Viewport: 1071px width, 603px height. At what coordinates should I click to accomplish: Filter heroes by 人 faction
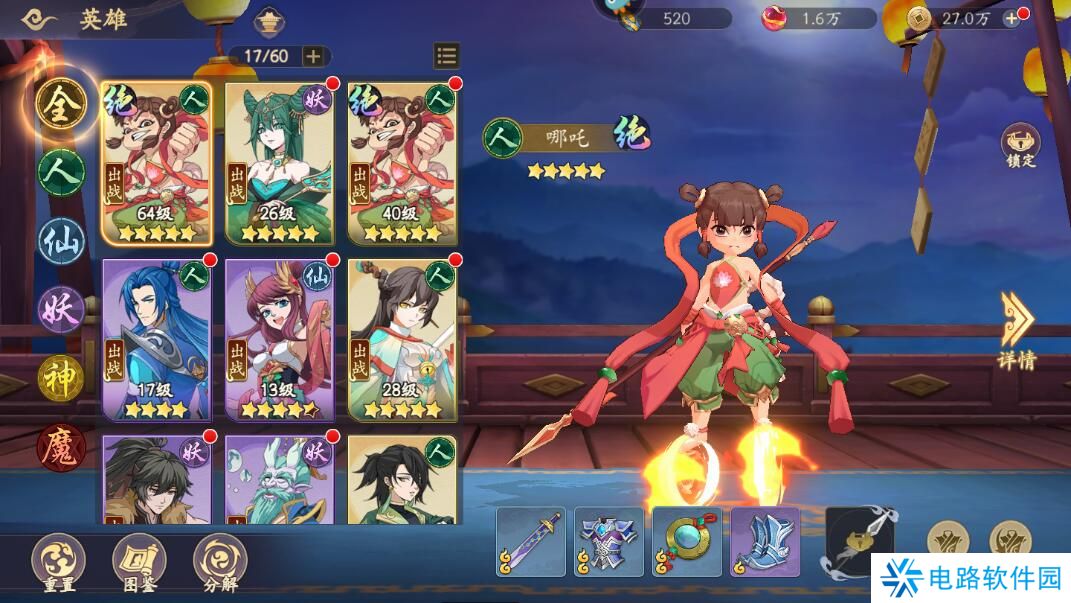click(61, 172)
